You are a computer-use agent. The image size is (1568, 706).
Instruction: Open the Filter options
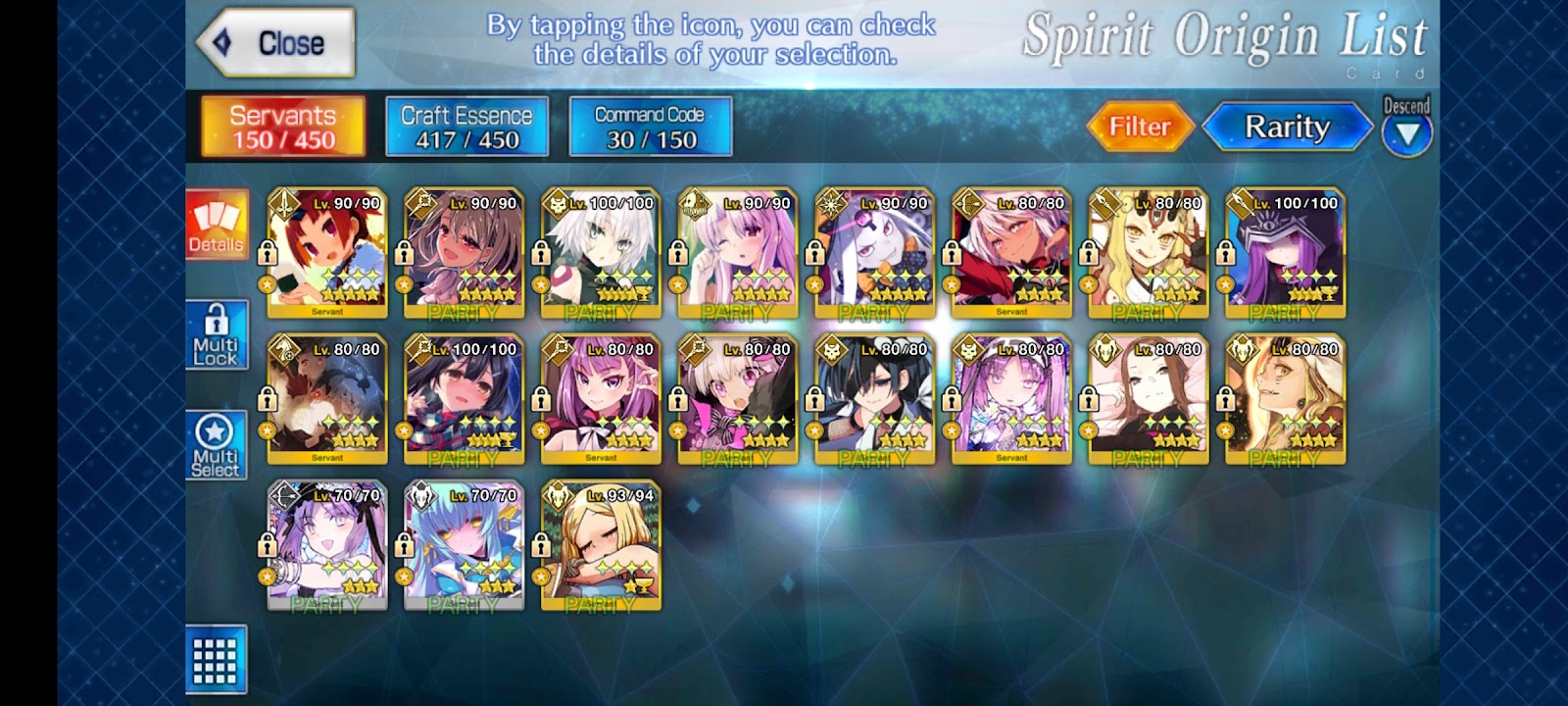[x=1140, y=126]
